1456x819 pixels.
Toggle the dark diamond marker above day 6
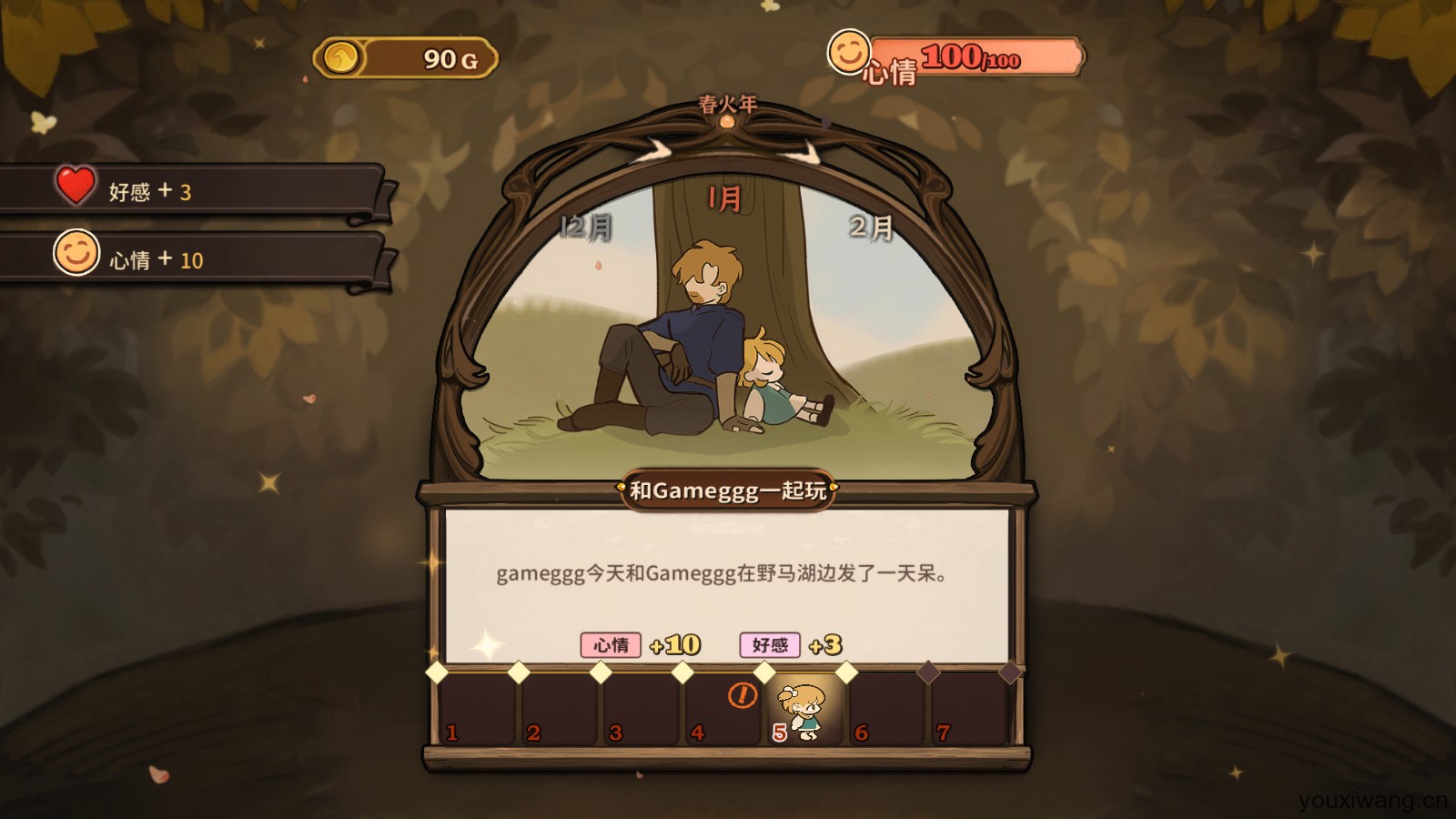[x=929, y=671]
